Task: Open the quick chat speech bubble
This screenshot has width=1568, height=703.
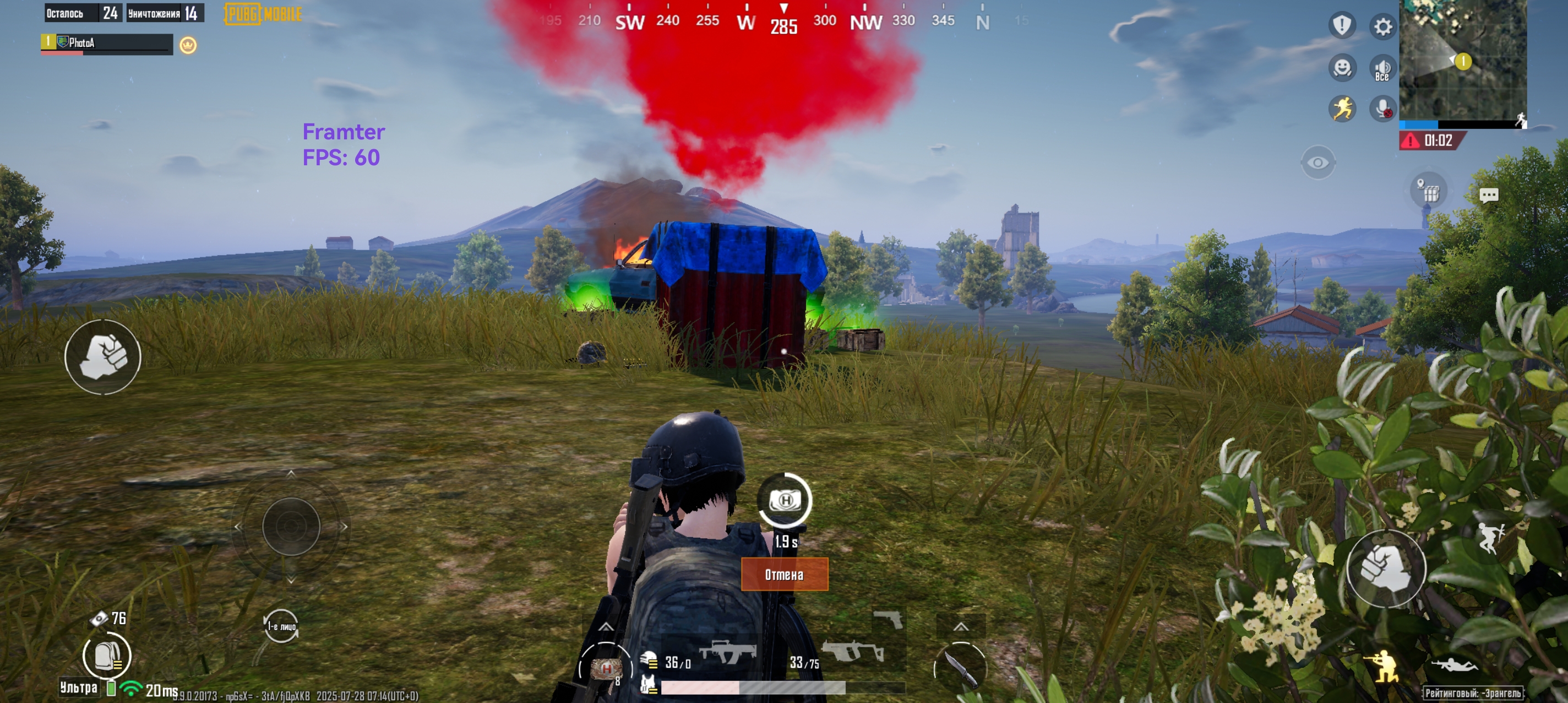Action: click(x=1488, y=196)
